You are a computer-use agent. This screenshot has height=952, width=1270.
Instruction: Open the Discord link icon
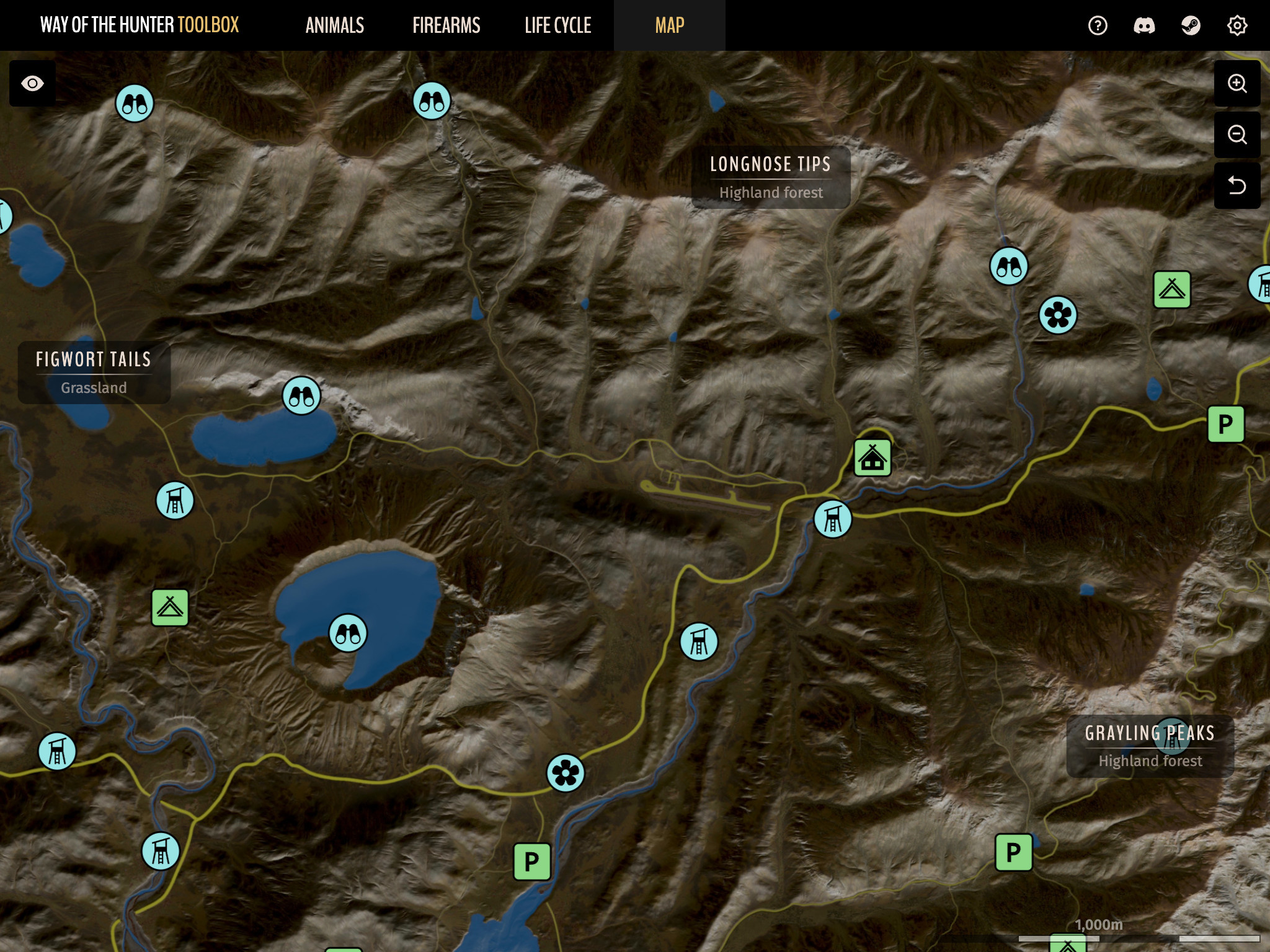point(1144,25)
